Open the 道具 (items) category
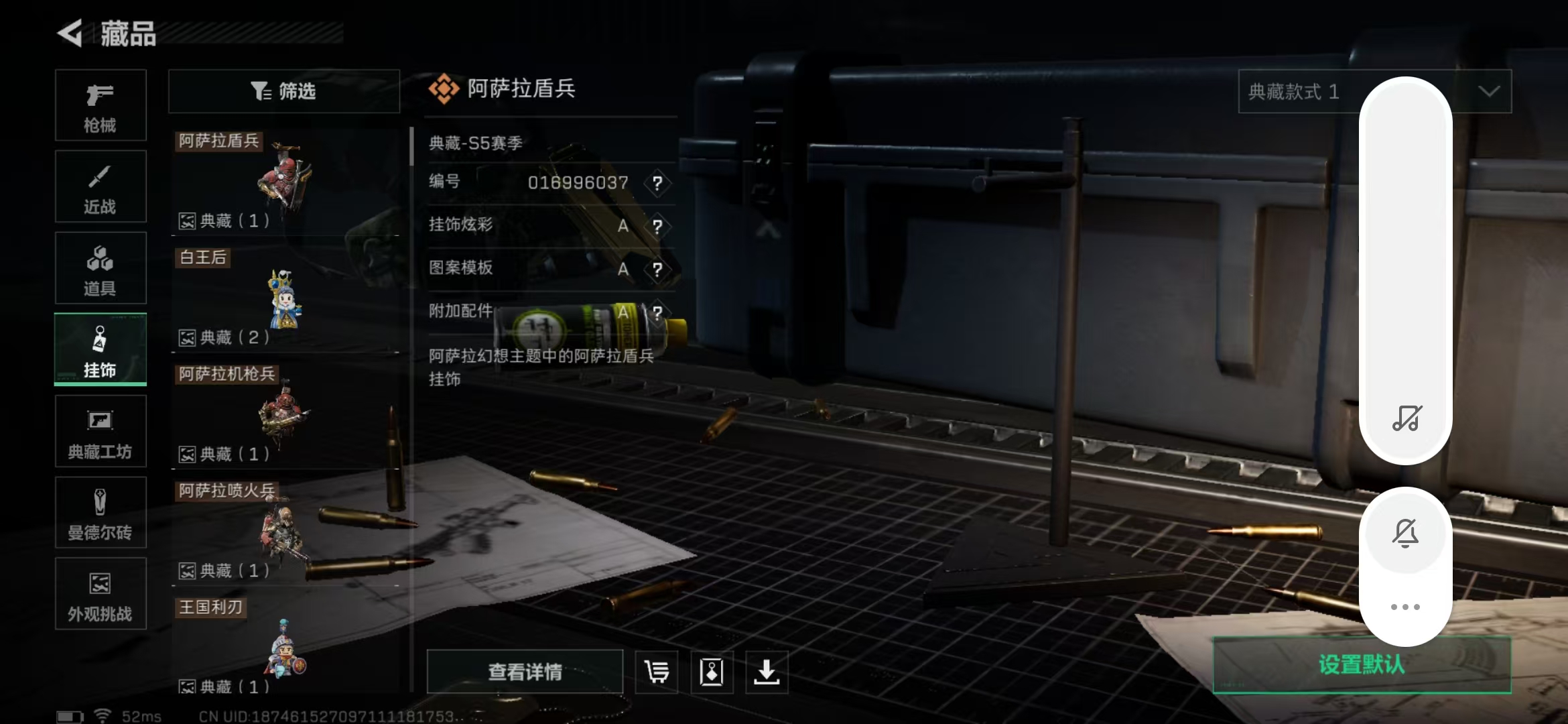The width and height of the screenshot is (1568, 724). click(101, 268)
